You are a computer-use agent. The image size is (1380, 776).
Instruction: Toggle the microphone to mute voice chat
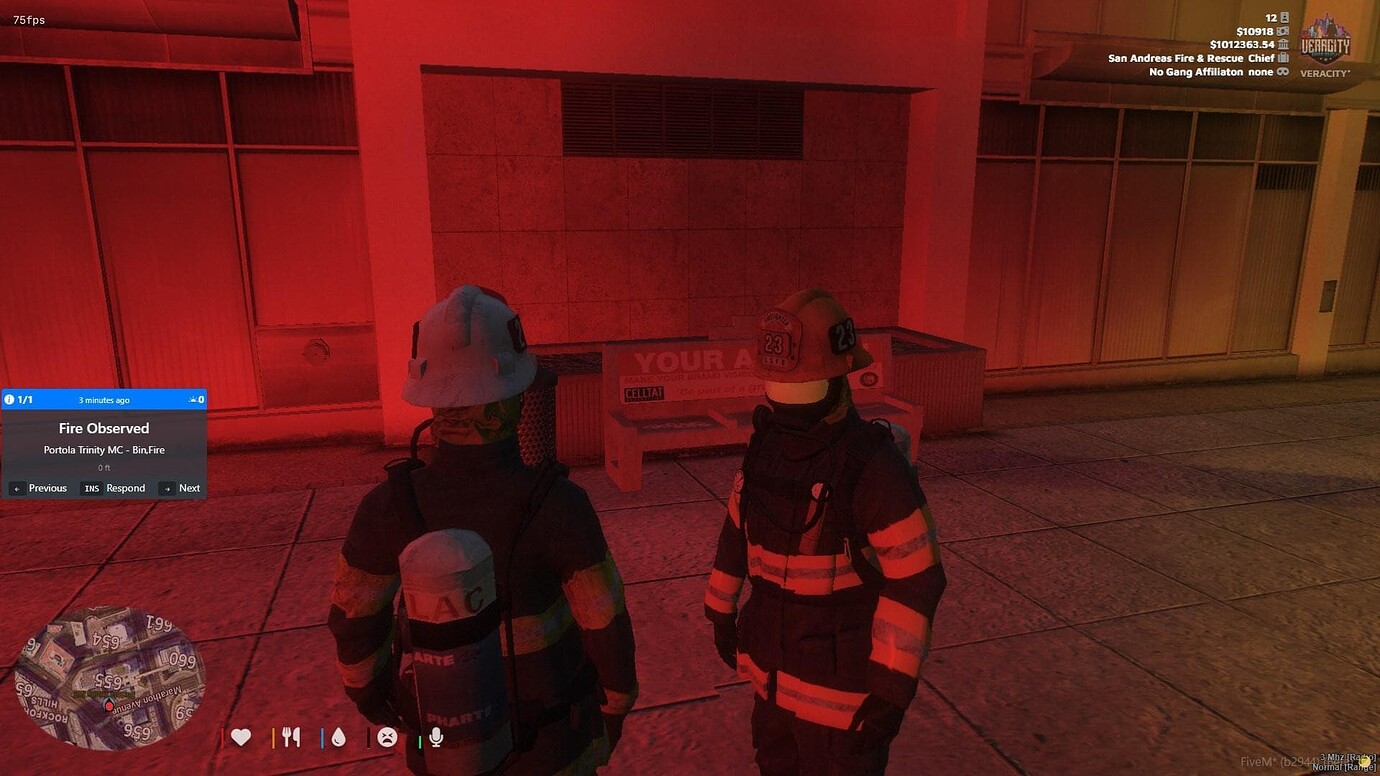[x=435, y=737]
